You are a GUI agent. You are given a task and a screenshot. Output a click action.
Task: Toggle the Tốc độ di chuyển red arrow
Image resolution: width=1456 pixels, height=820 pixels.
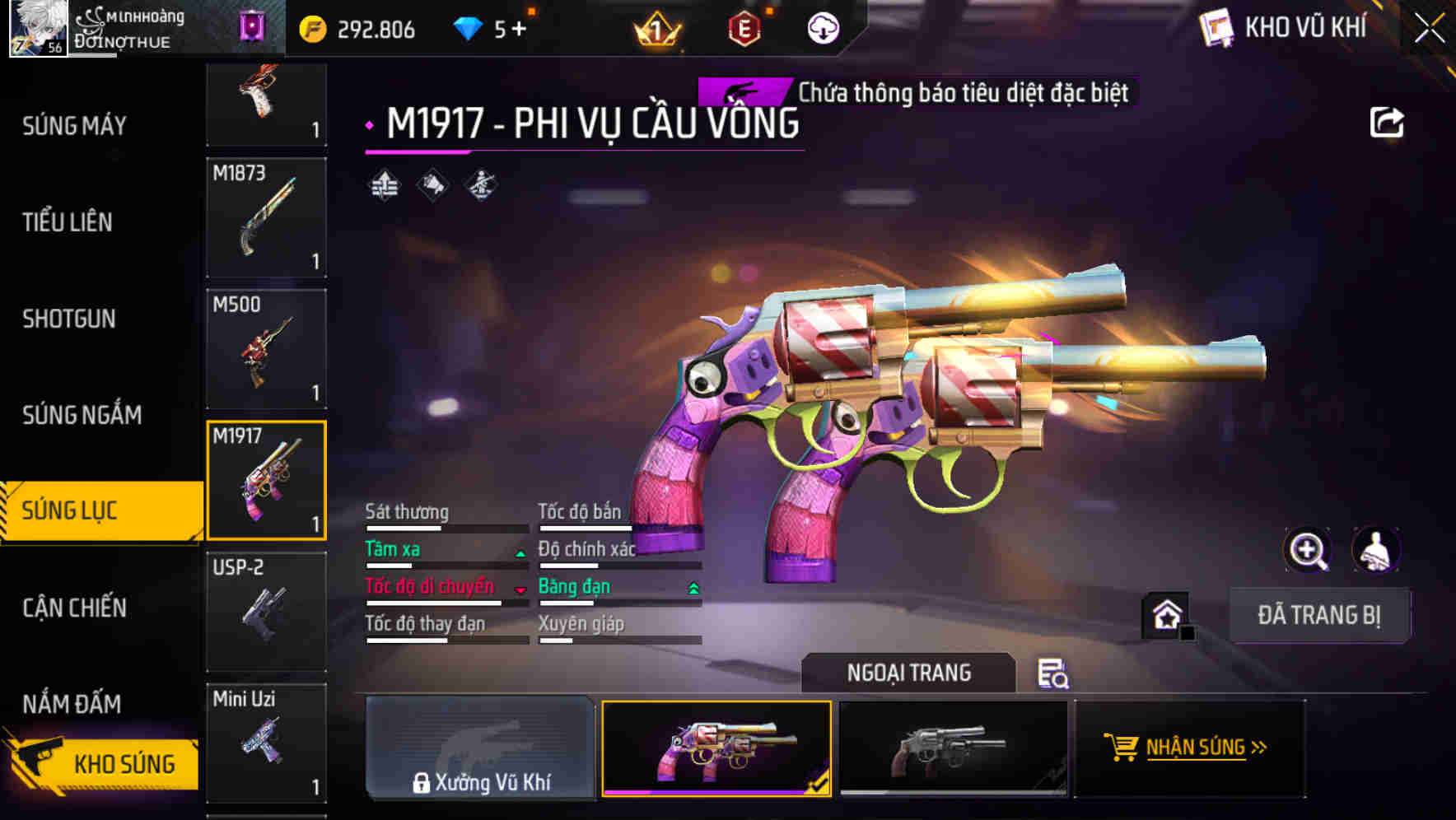tap(520, 592)
